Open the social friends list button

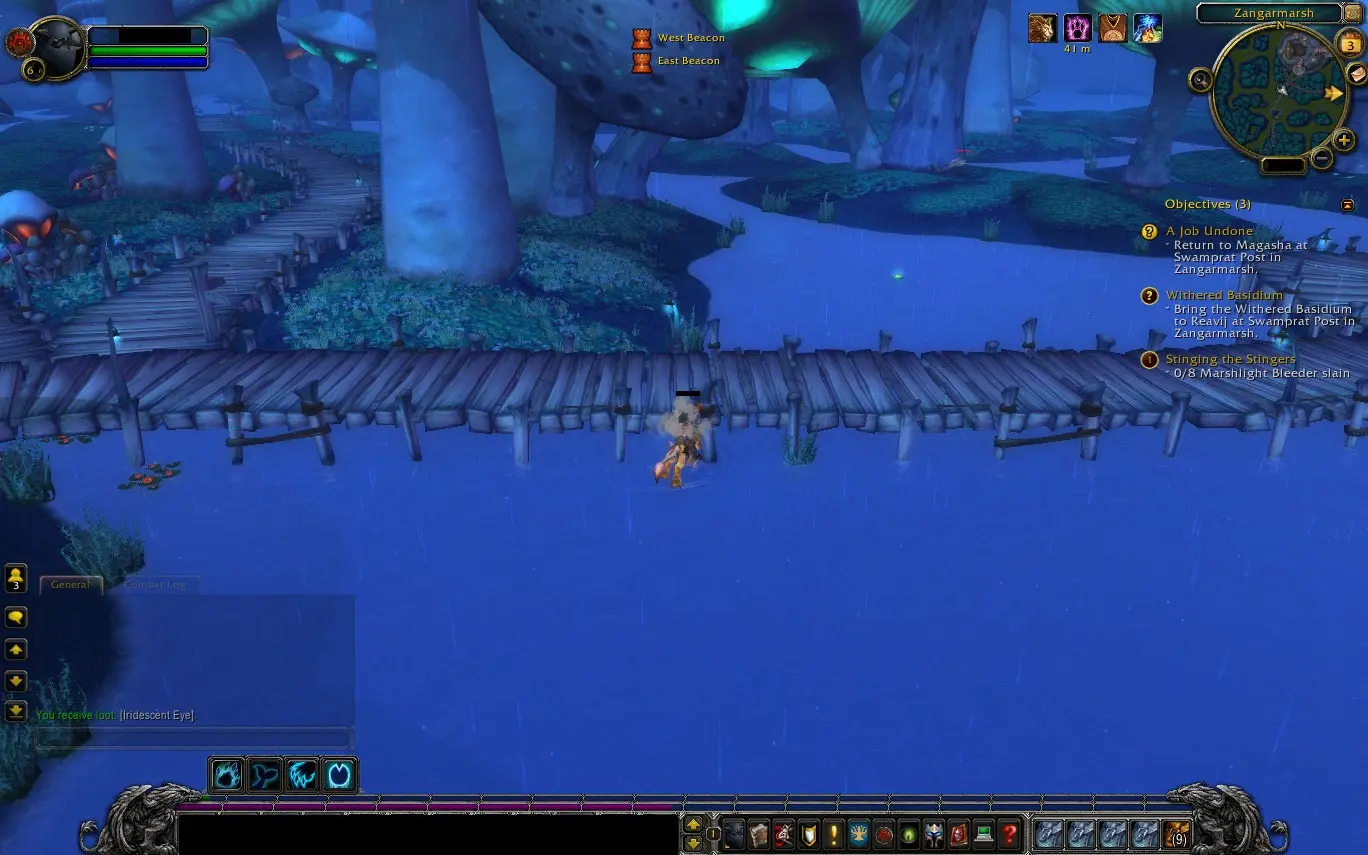pyautogui.click(x=16, y=577)
